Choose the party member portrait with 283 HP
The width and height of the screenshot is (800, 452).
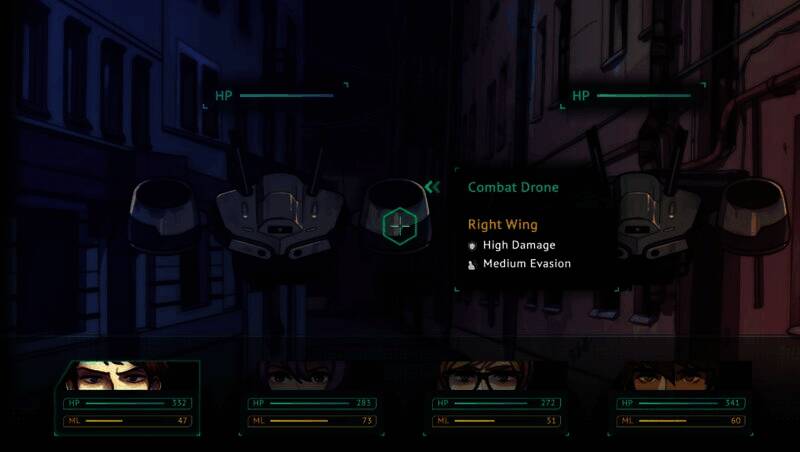click(313, 377)
